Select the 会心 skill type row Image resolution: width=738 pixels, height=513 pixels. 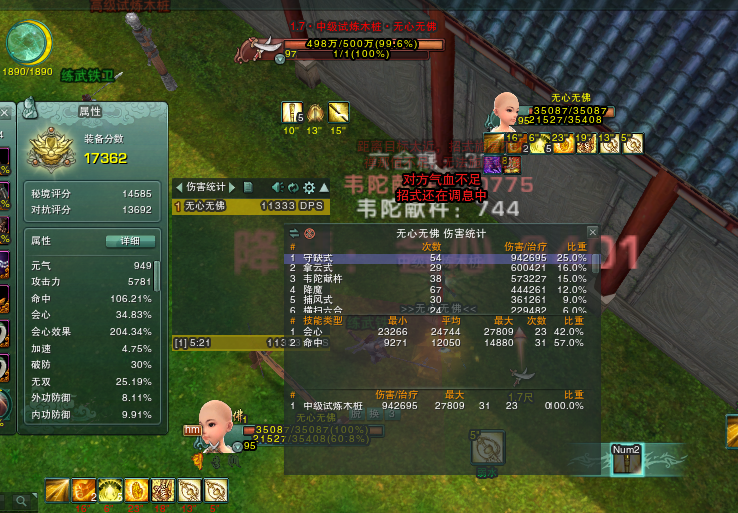coord(440,331)
